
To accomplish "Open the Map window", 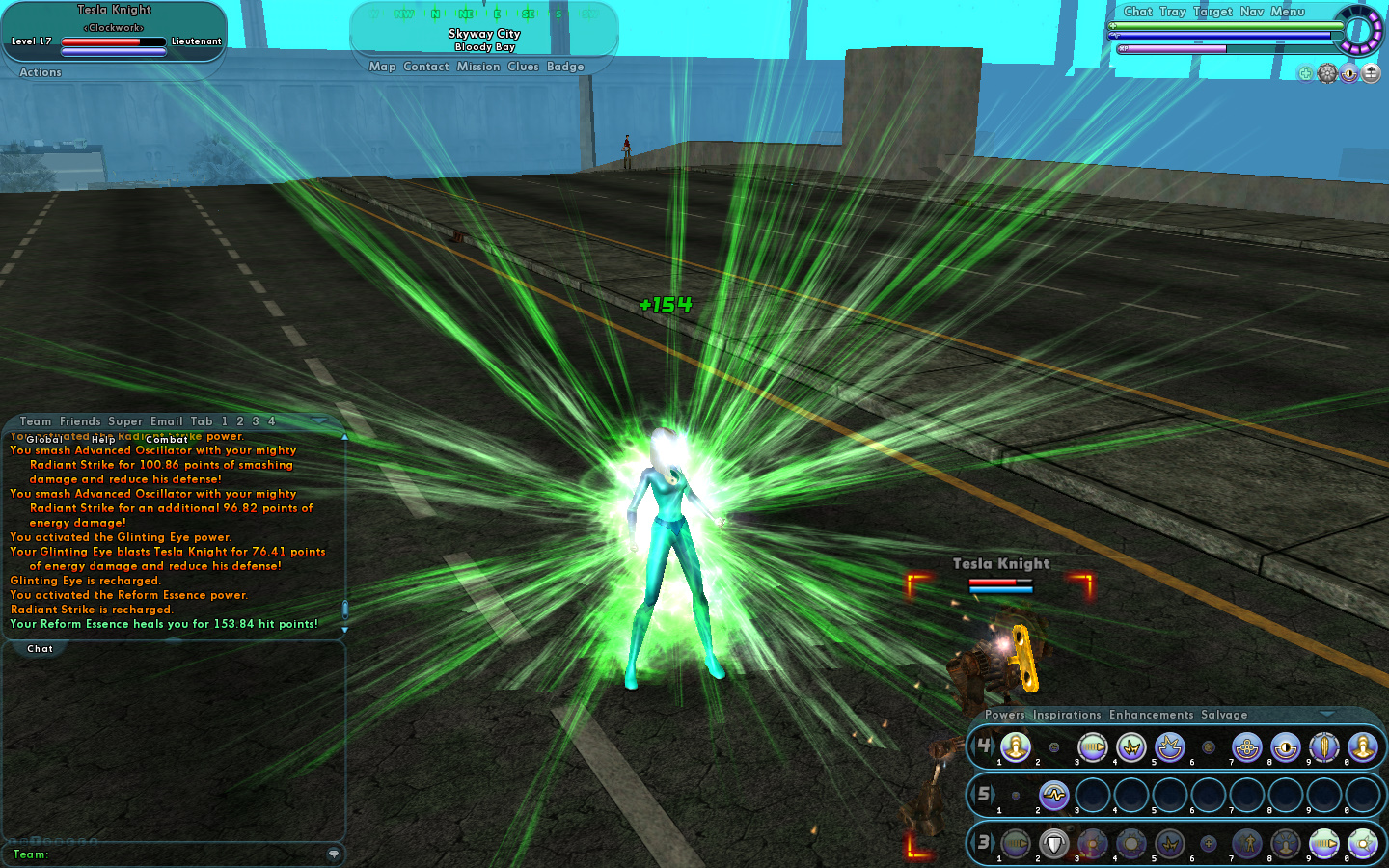I will [x=382, y=67].
